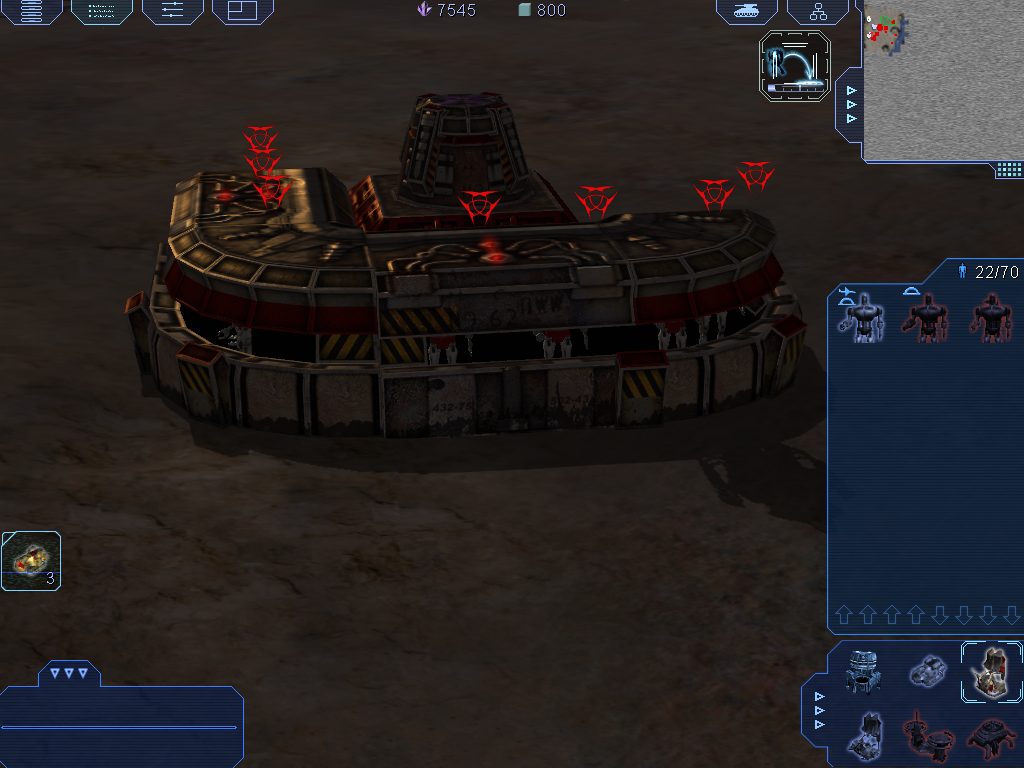Click the window layout button in top bar

point(242,11)
